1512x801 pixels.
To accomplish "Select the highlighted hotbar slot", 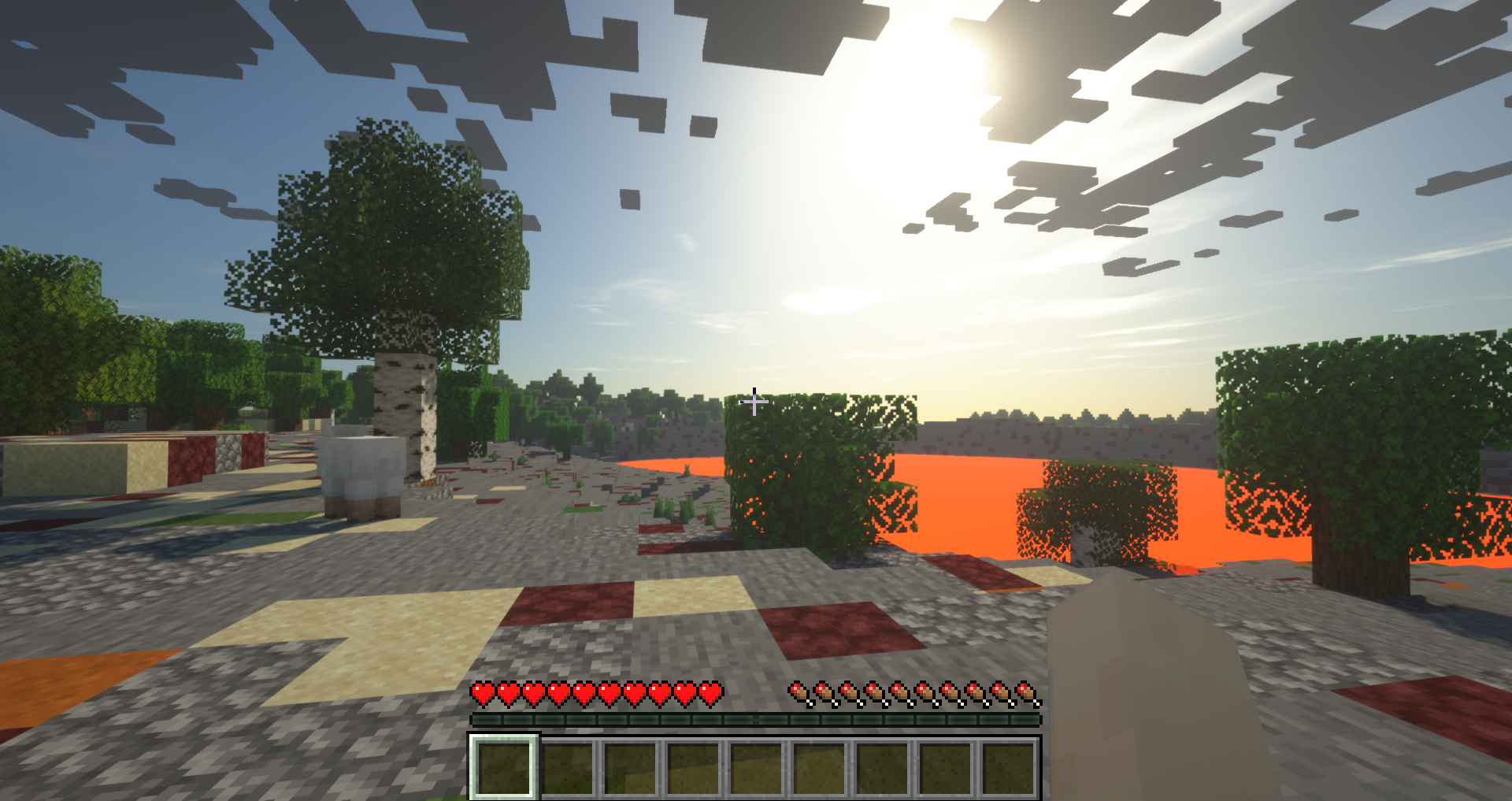I will (x=504, y=767).
